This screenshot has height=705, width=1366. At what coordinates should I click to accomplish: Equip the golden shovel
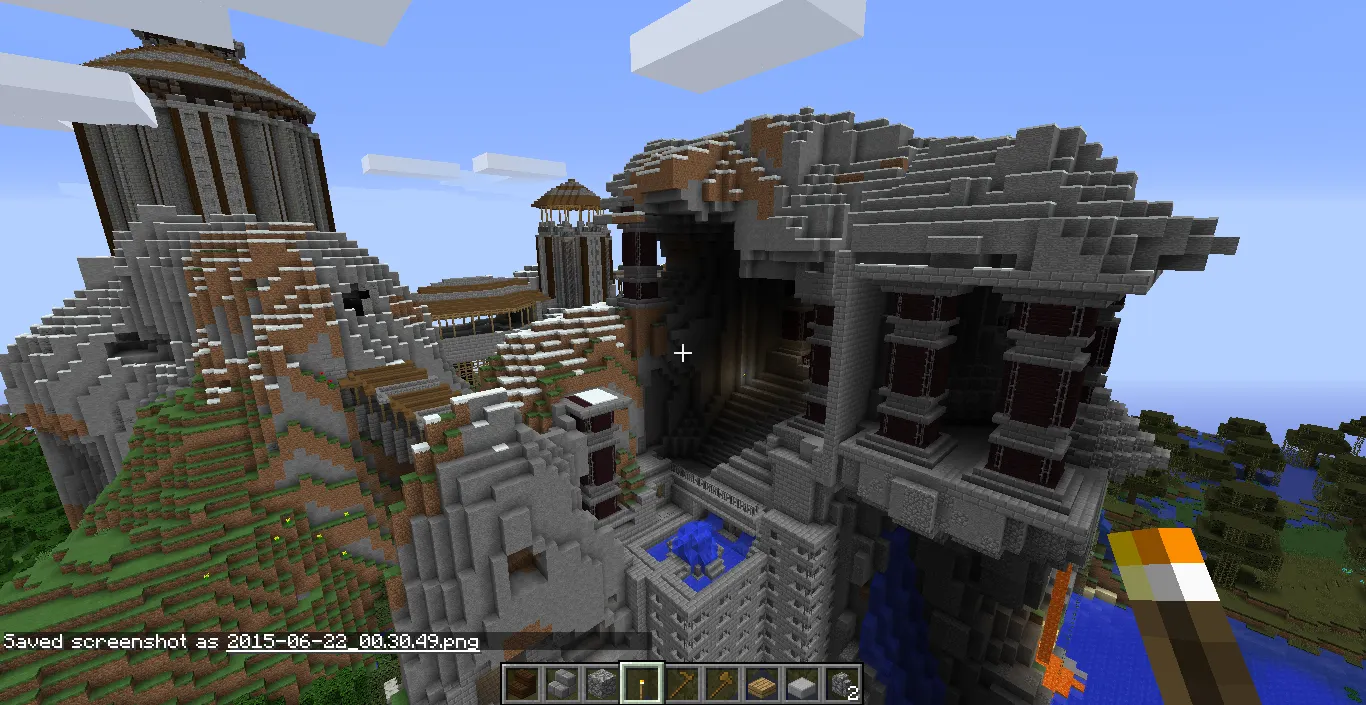coord(720,684)
